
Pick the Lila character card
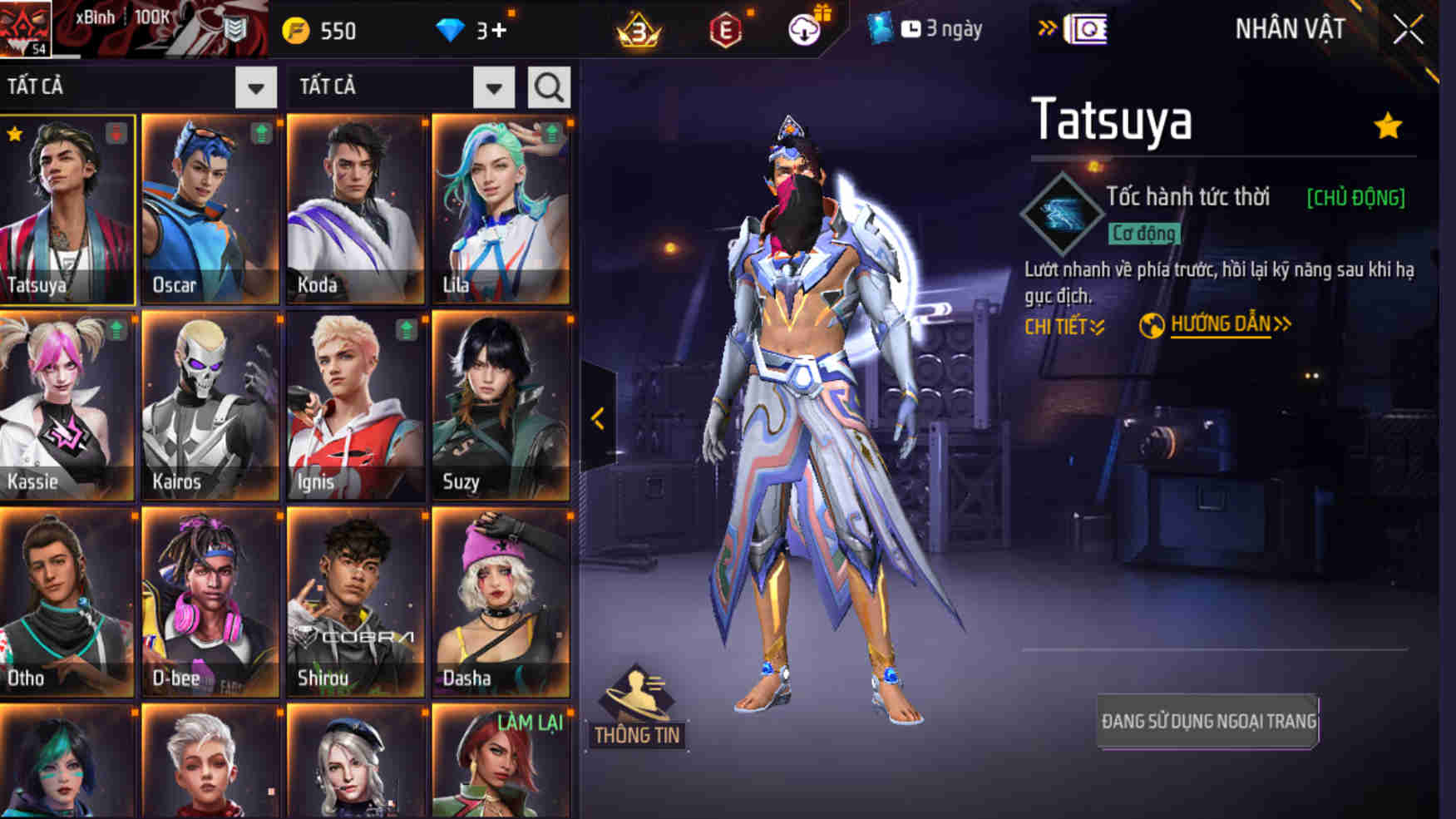coord(501,210)
